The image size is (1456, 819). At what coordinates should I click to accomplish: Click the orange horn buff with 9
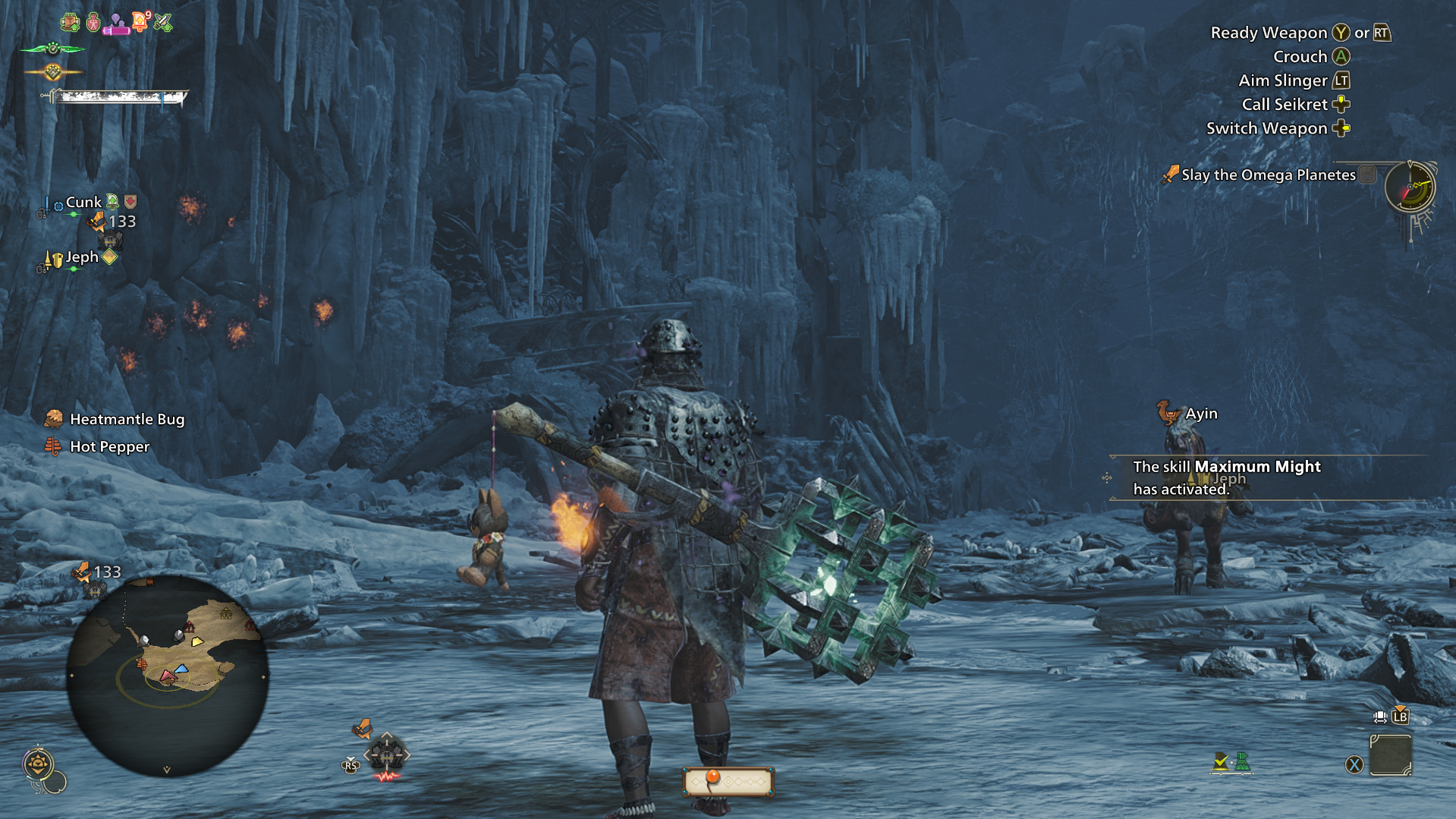(141, 21)
